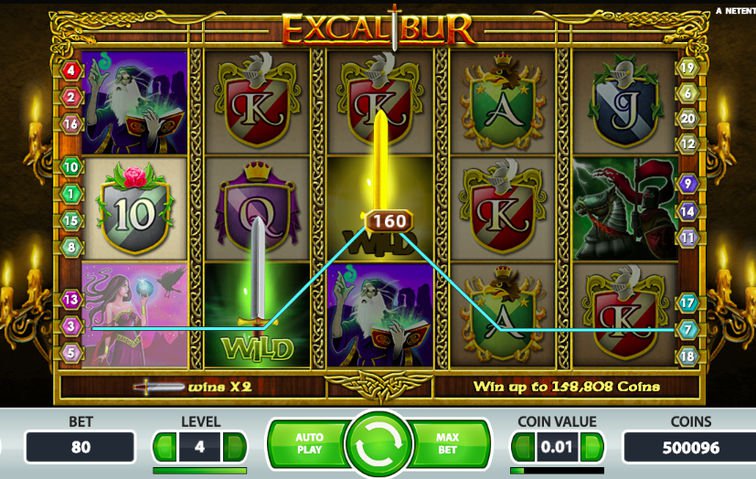Decrease the bet Level

[164, 447]
